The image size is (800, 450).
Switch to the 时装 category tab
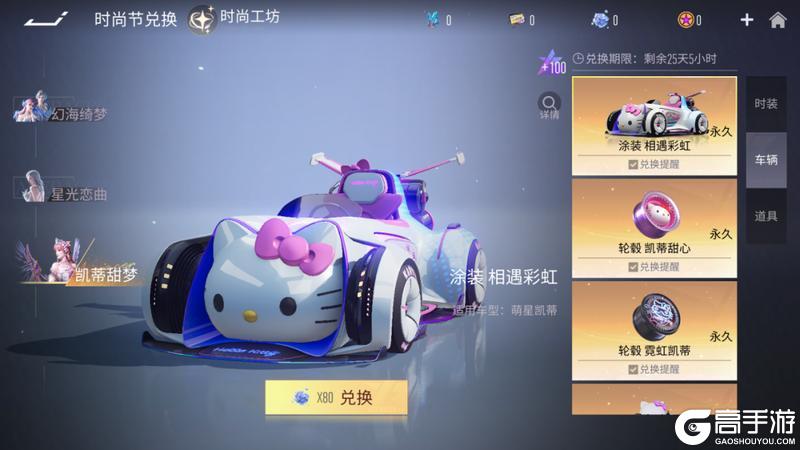pyautogui.click(x=766, y=104)
